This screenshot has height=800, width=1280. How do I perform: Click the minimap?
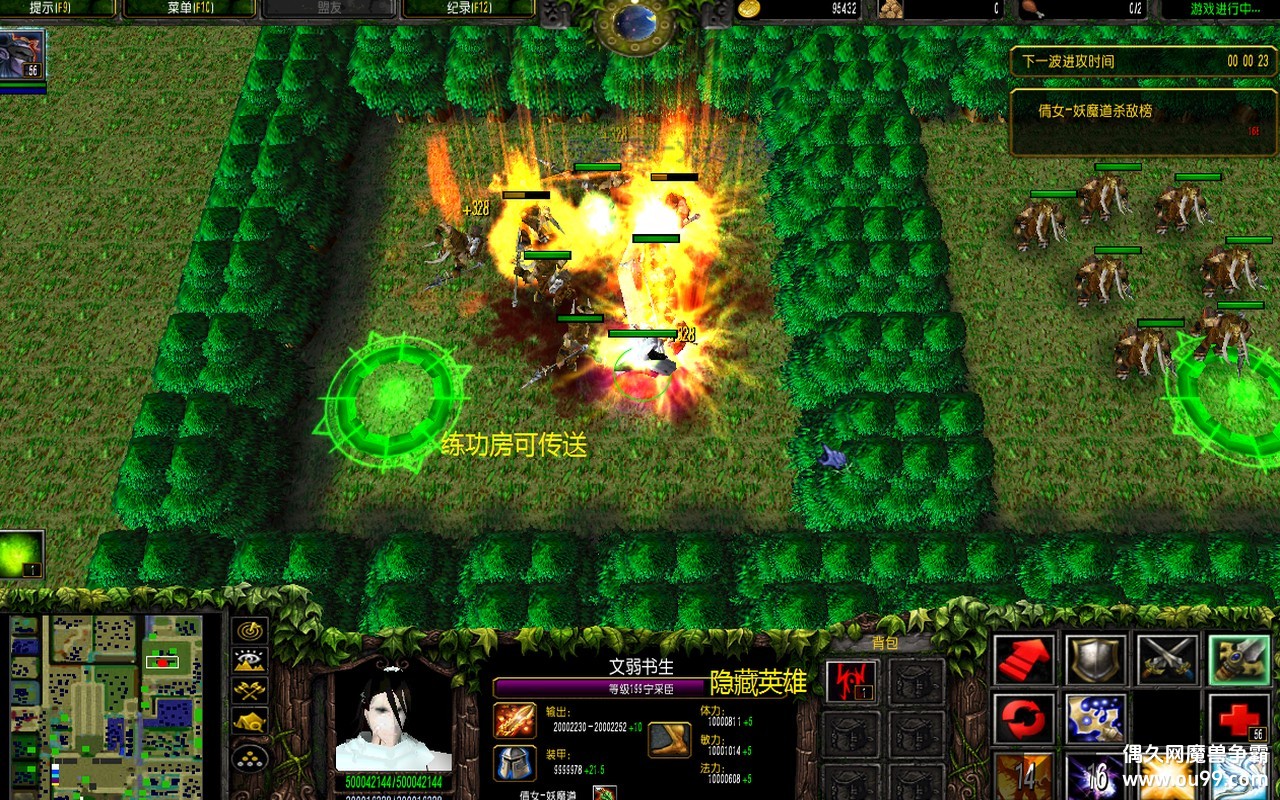click(x=107, y=700)
